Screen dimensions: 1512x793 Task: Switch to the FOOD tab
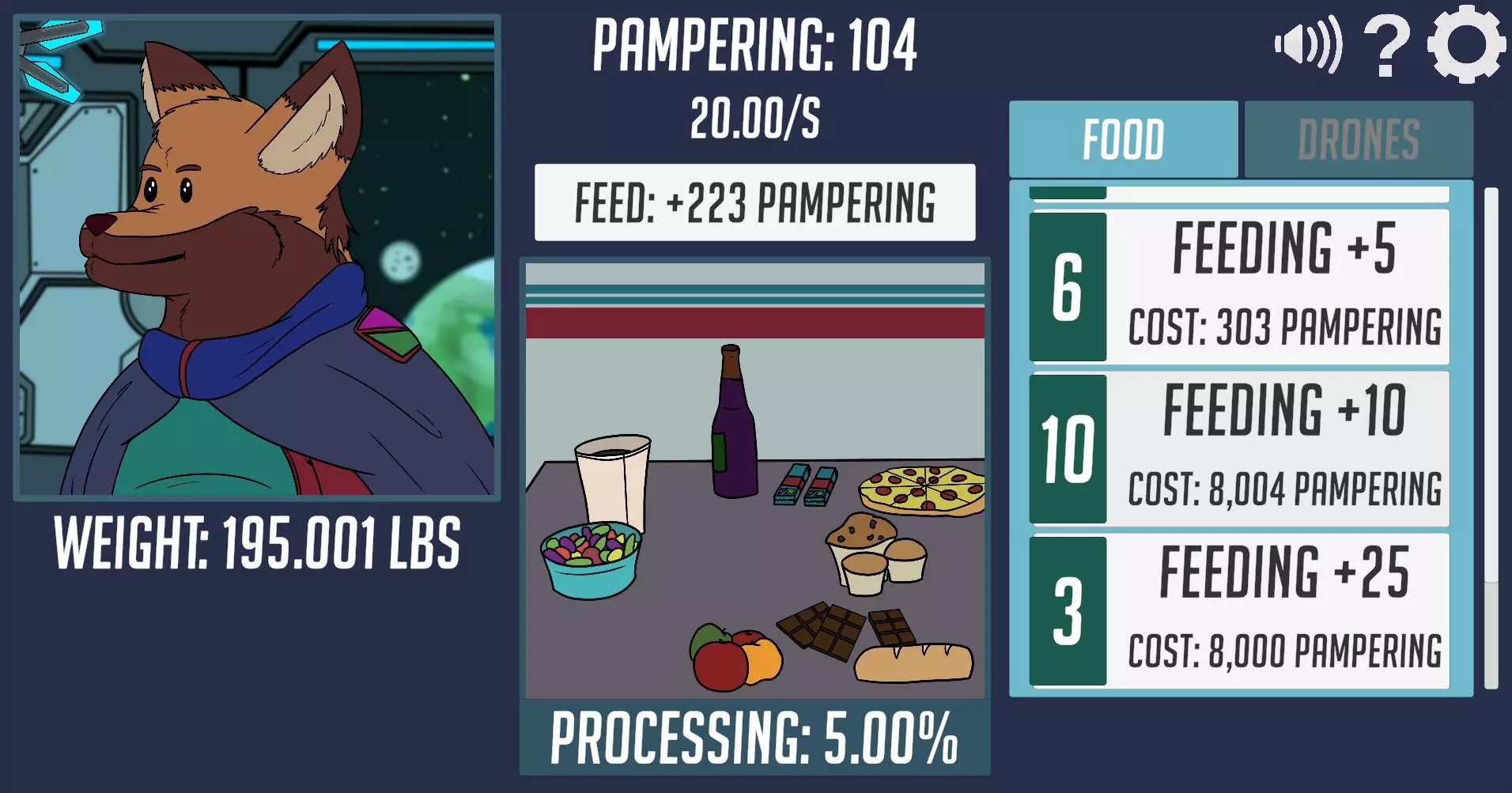pos(1123,138)
